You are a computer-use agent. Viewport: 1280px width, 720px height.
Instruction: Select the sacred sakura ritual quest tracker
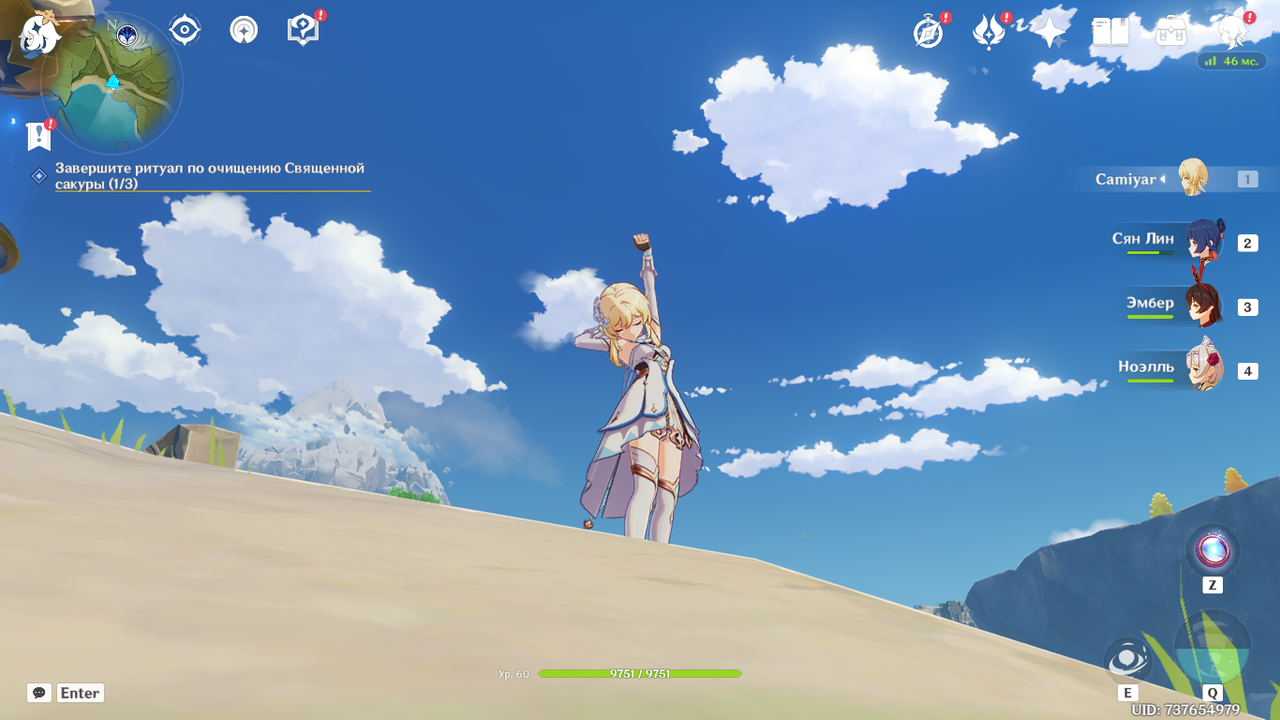click(209, 176)
